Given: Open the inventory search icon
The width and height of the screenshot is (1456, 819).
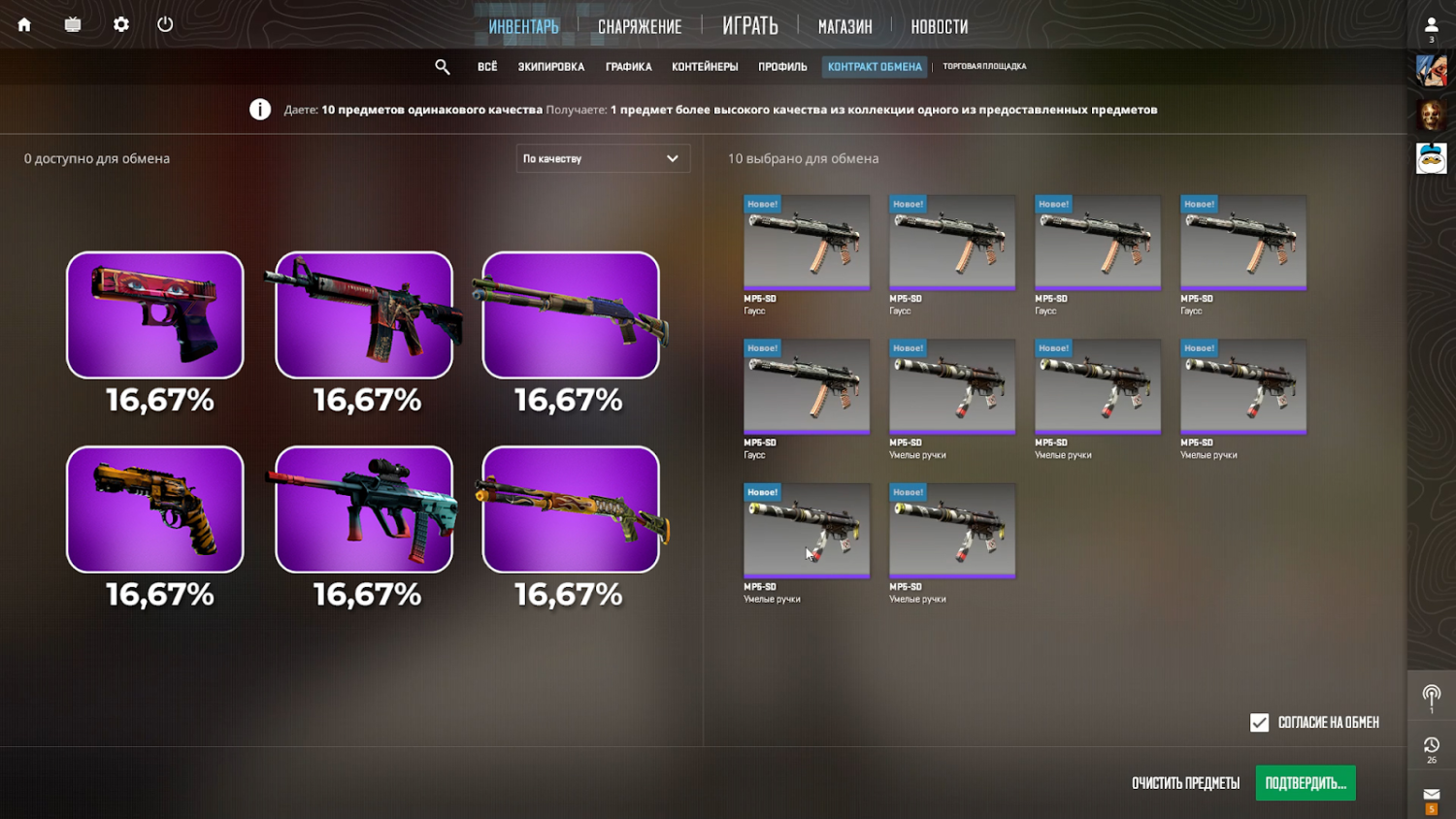Looking at the screenshot, I should click(x=443, y=66).
